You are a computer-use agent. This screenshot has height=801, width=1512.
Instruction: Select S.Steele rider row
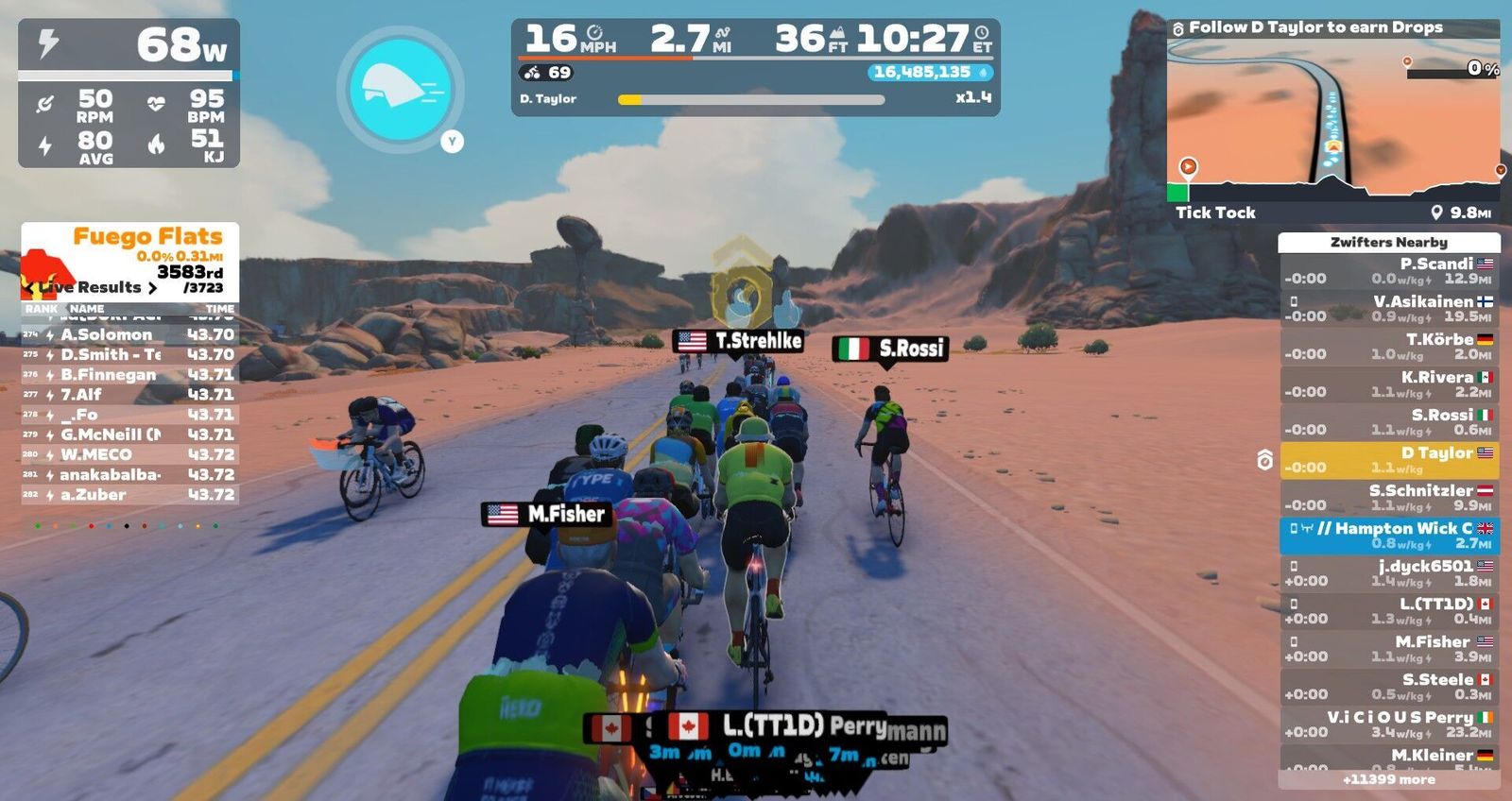tap(1388, 687)
